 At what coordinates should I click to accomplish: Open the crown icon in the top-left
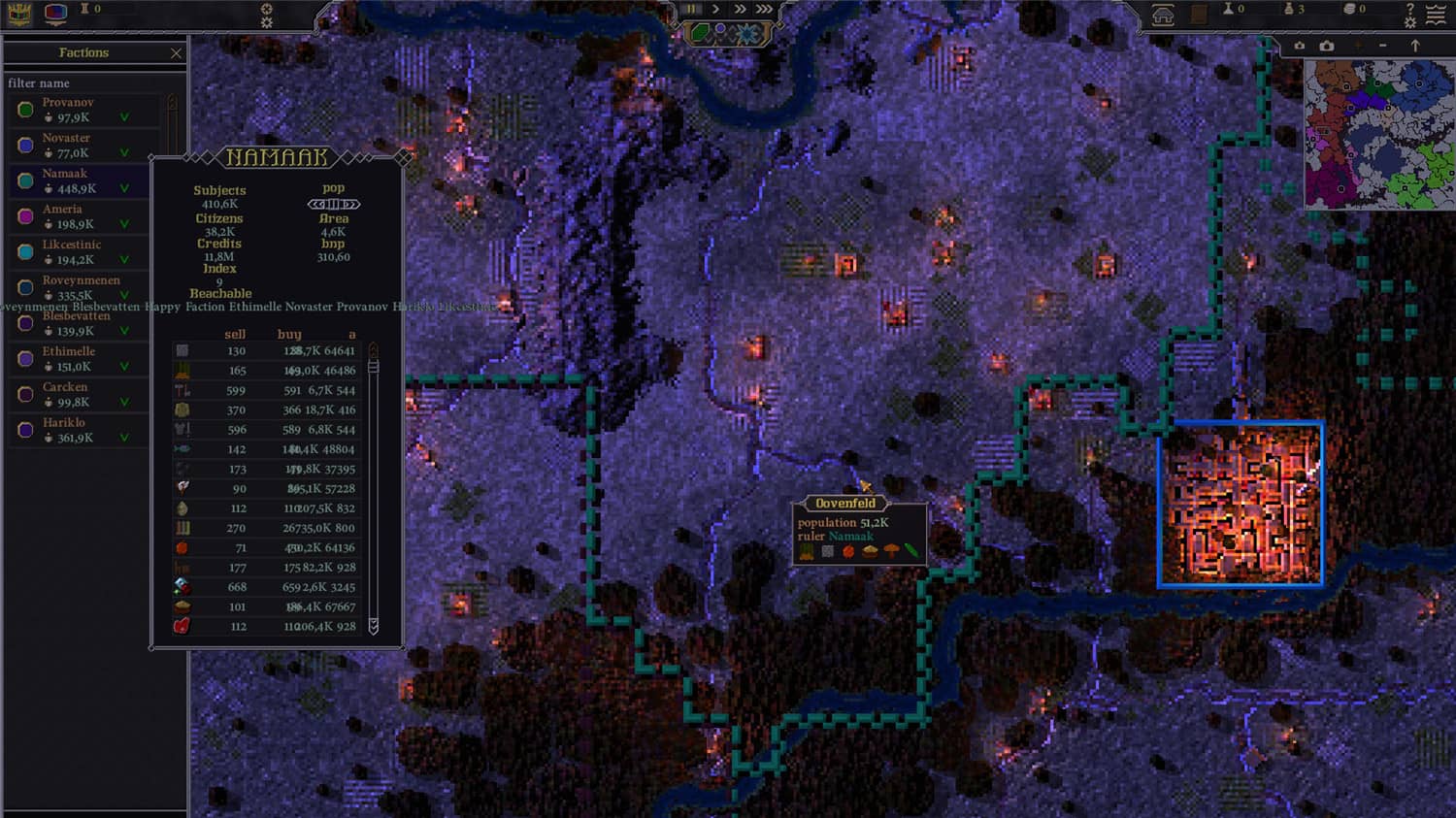click(19, 13)
